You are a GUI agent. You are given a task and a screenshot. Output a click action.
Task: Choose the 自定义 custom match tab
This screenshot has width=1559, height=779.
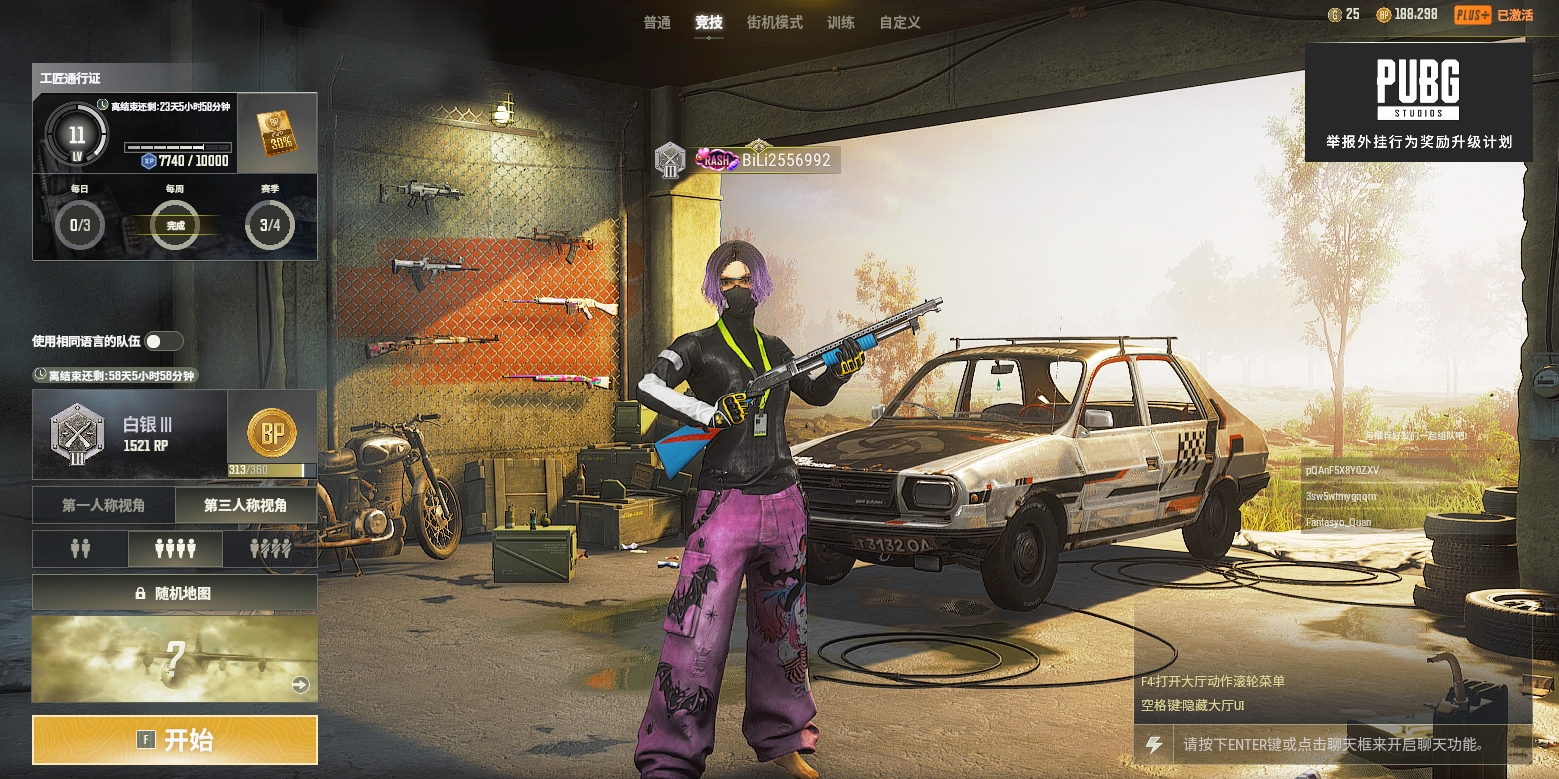(x=900, y=22)
